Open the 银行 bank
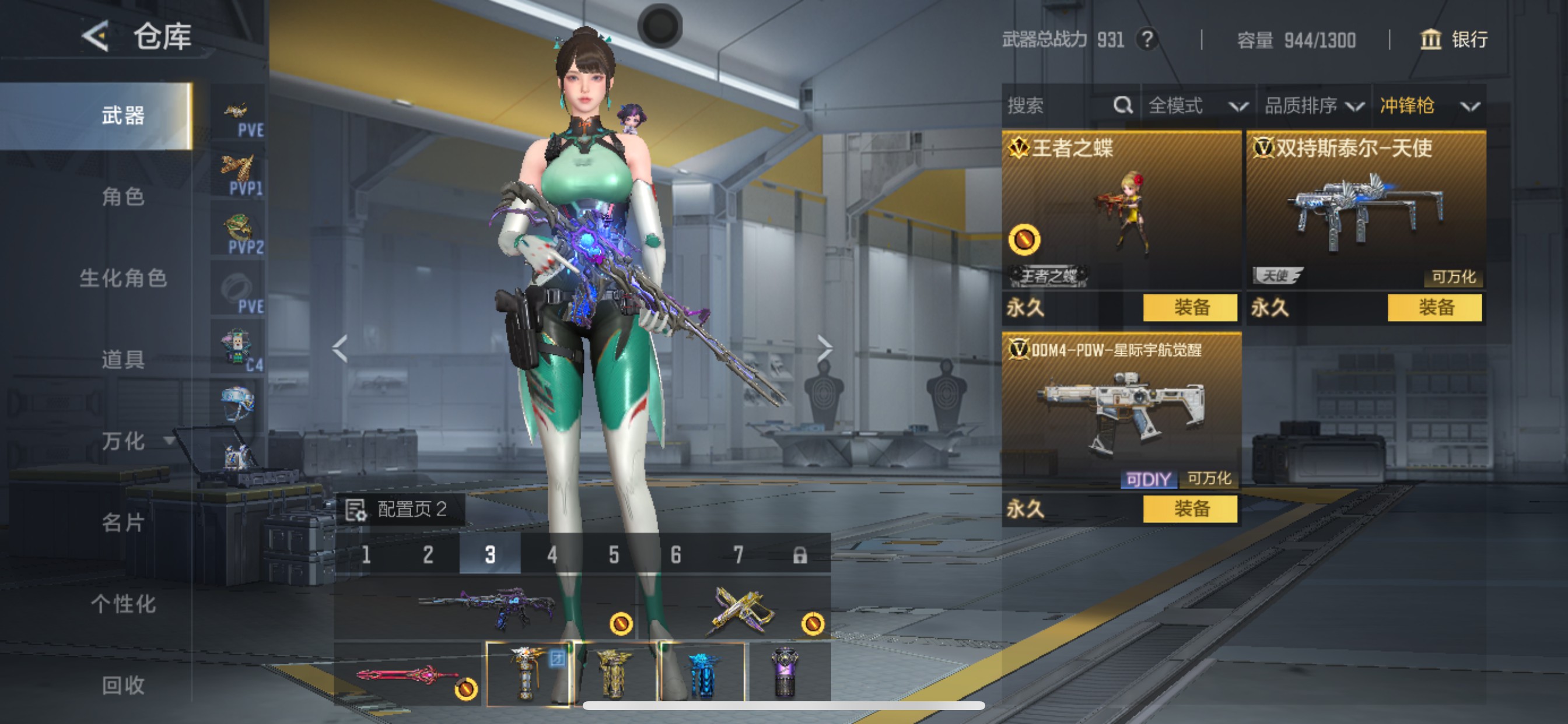Image resolution: width=1568 pixels, height=724 pixels. pos(1454,40)
